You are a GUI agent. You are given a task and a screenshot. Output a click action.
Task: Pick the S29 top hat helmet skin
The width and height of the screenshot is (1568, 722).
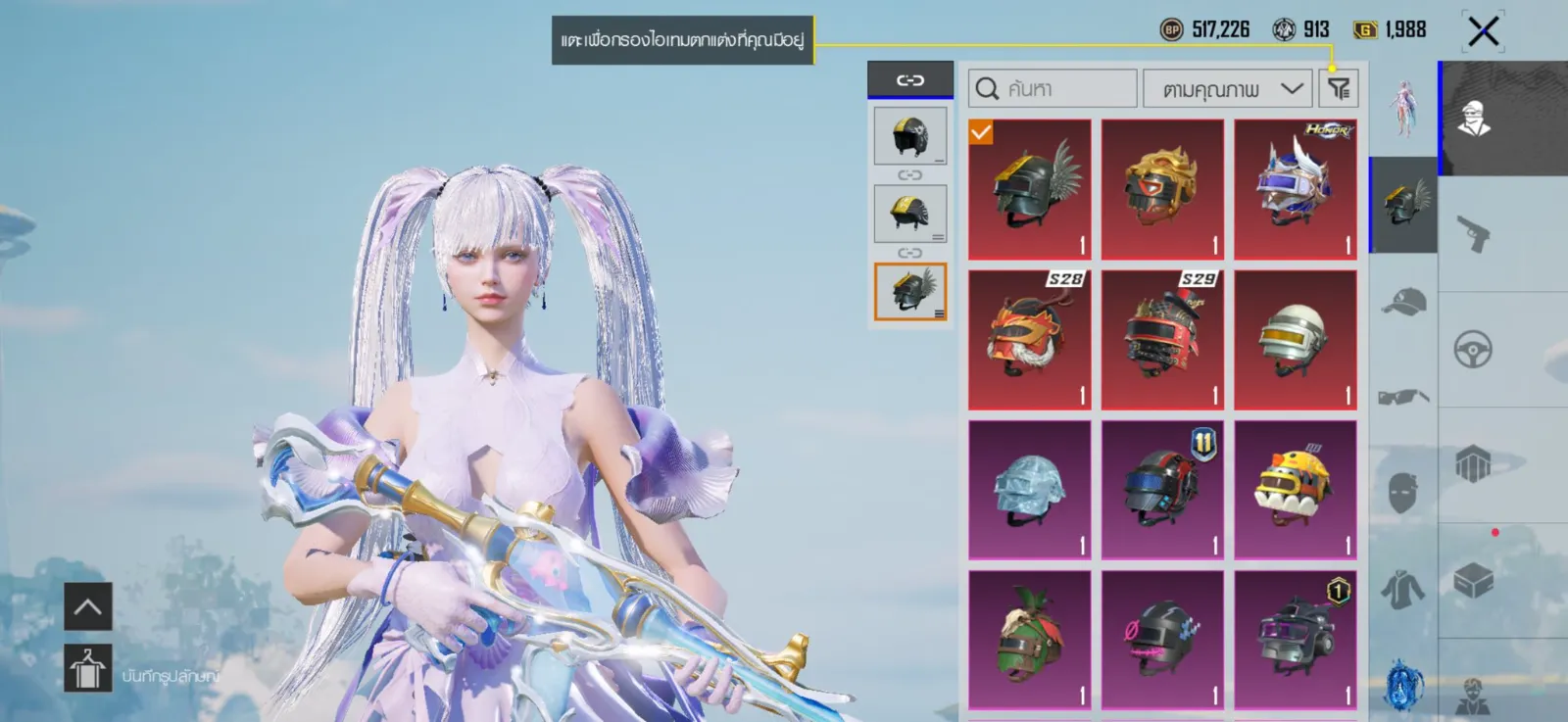(1162, 340)
